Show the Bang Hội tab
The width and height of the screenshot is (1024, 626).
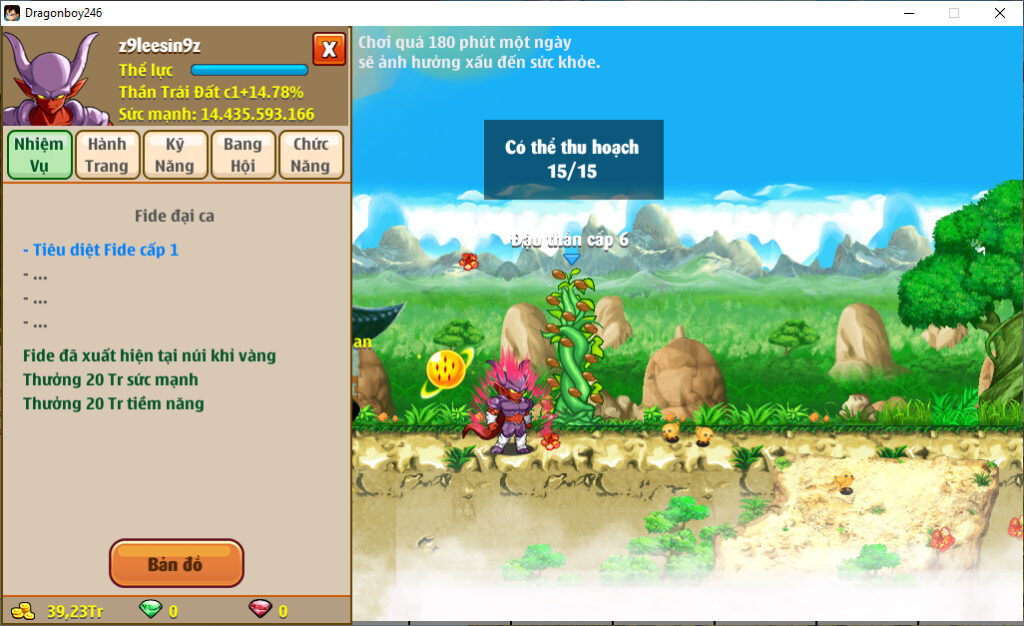point(243,155)
